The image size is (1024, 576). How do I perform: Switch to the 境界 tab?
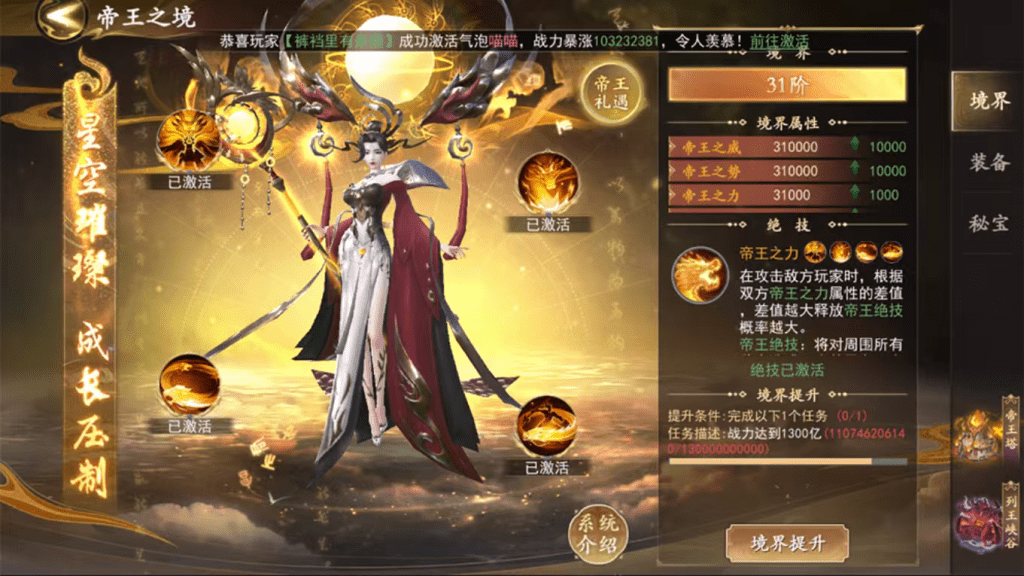[x=987, y=101]
